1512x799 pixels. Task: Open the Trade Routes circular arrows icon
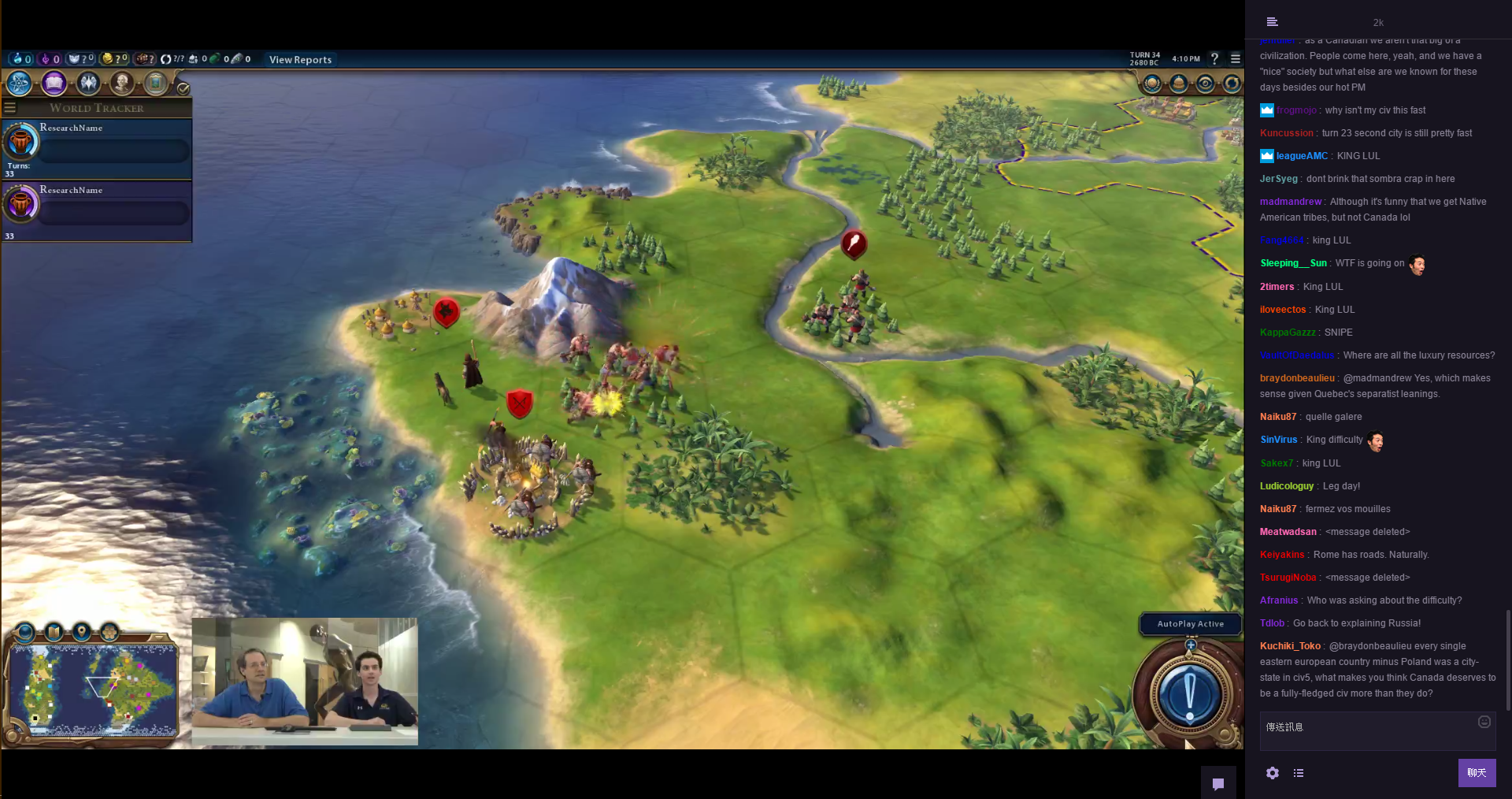pos(1232,84)
